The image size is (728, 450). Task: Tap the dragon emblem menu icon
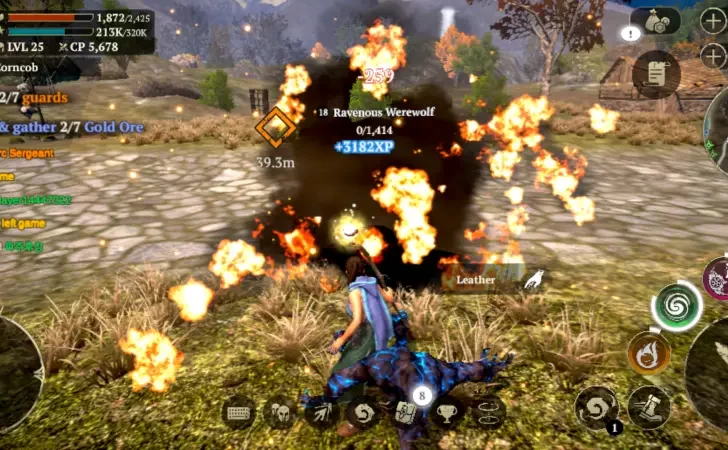pyautogui.click(x=363, y=413)
